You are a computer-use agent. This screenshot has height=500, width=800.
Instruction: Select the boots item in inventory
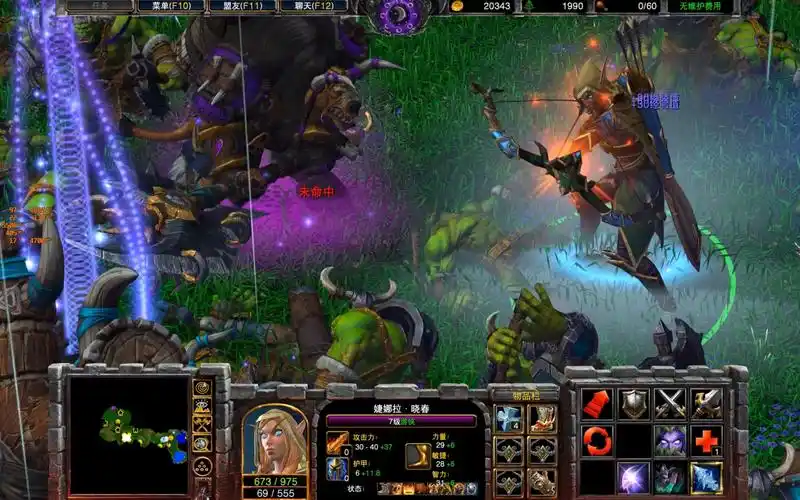point(543,420)
